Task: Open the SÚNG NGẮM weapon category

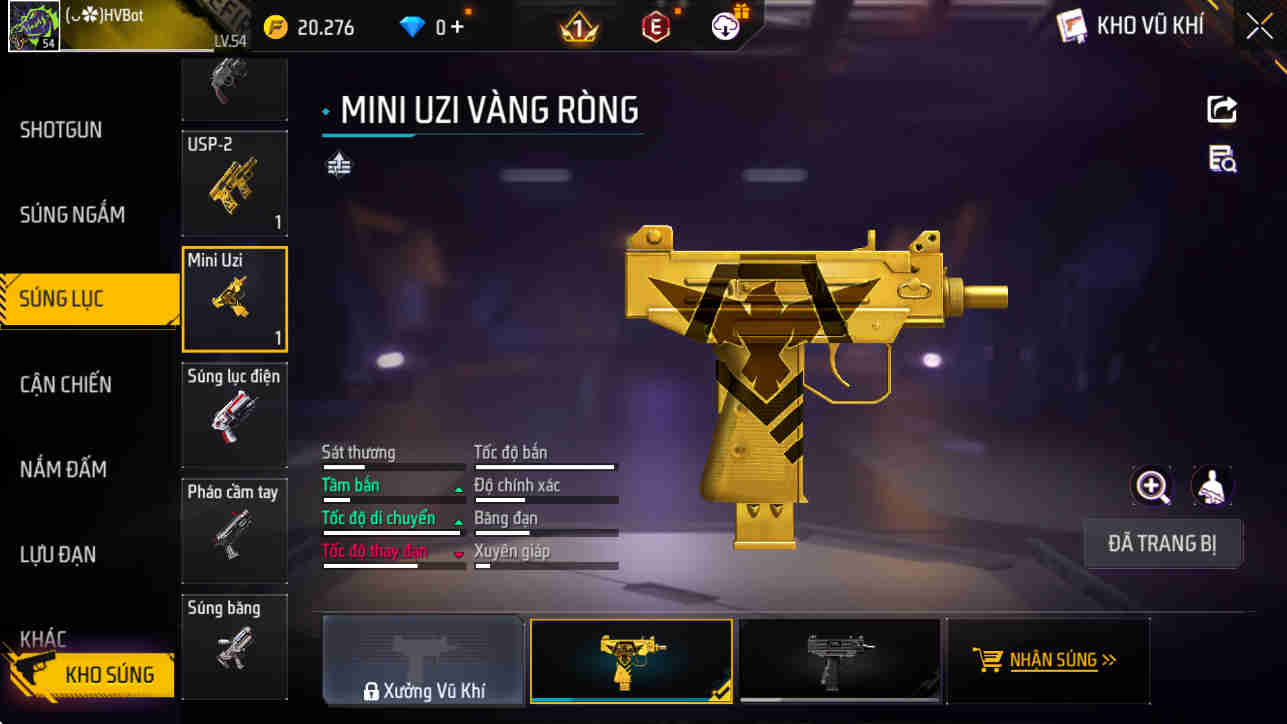Action: click(72, 214)
